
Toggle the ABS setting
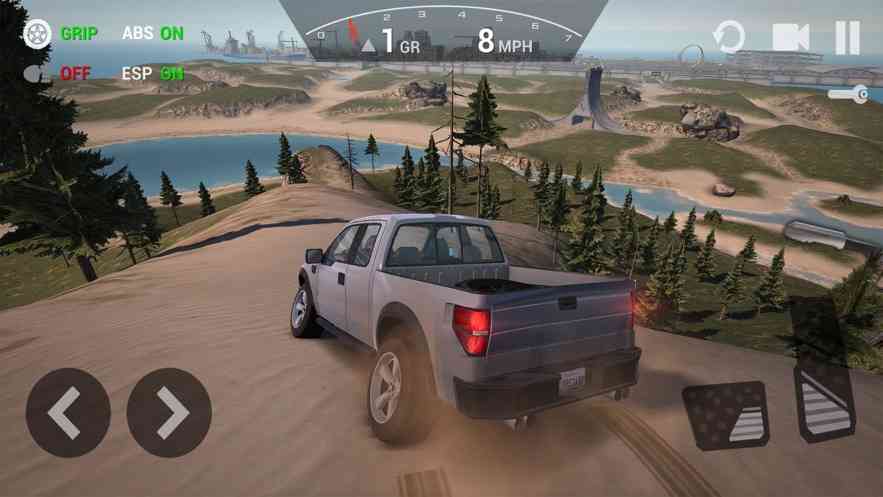[152, 33]
